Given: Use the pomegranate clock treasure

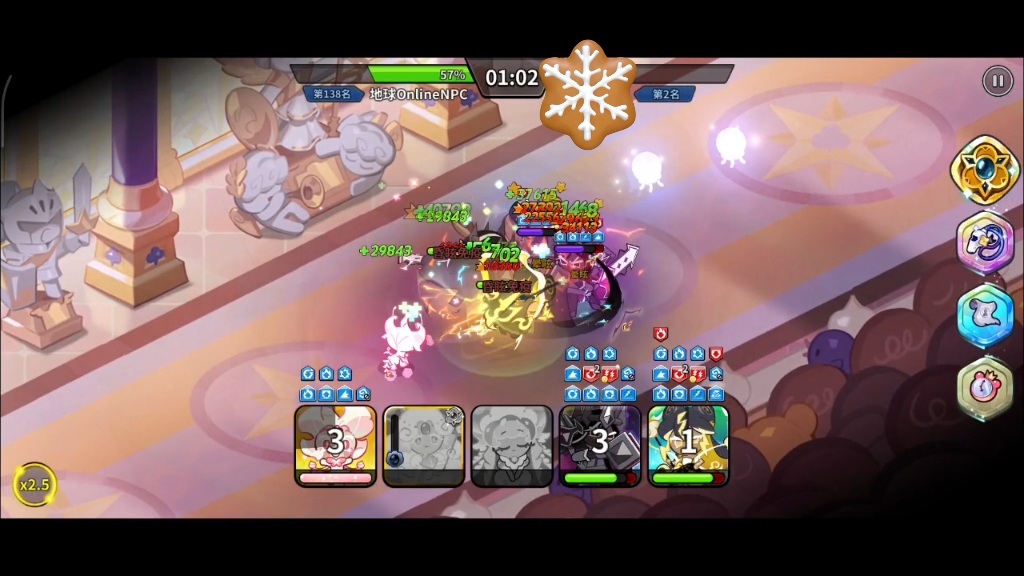Looking at the screenshot, I should 985,388.
